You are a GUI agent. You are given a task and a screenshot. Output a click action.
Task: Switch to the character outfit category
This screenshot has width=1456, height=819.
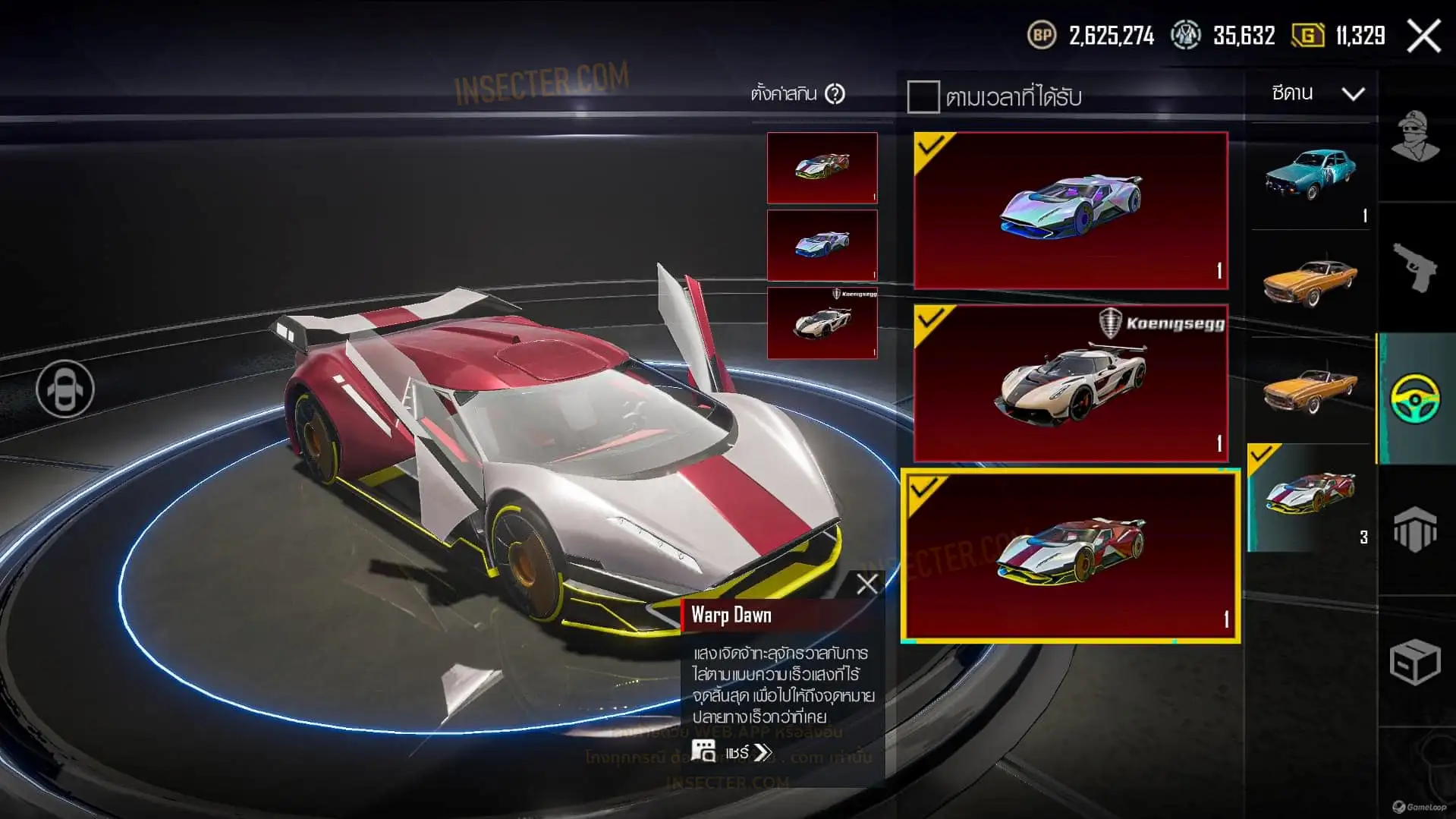[1415, 137]
